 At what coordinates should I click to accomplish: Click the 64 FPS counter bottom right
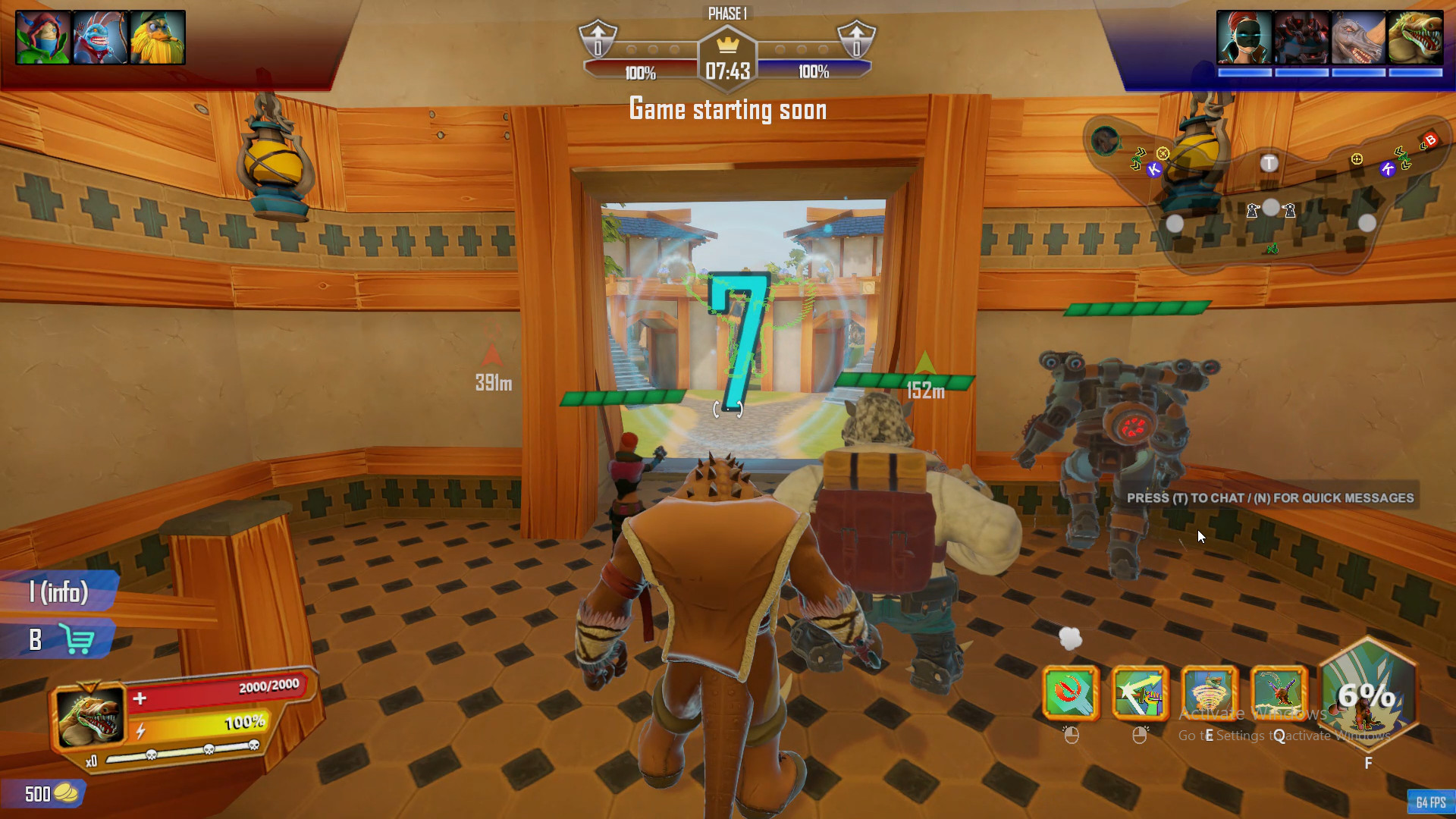click(x=1429, y=801)
